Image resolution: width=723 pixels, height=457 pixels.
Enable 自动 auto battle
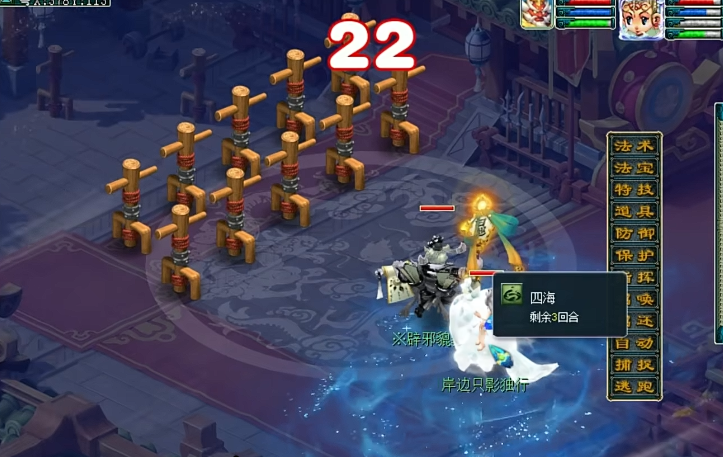[634, 343]
